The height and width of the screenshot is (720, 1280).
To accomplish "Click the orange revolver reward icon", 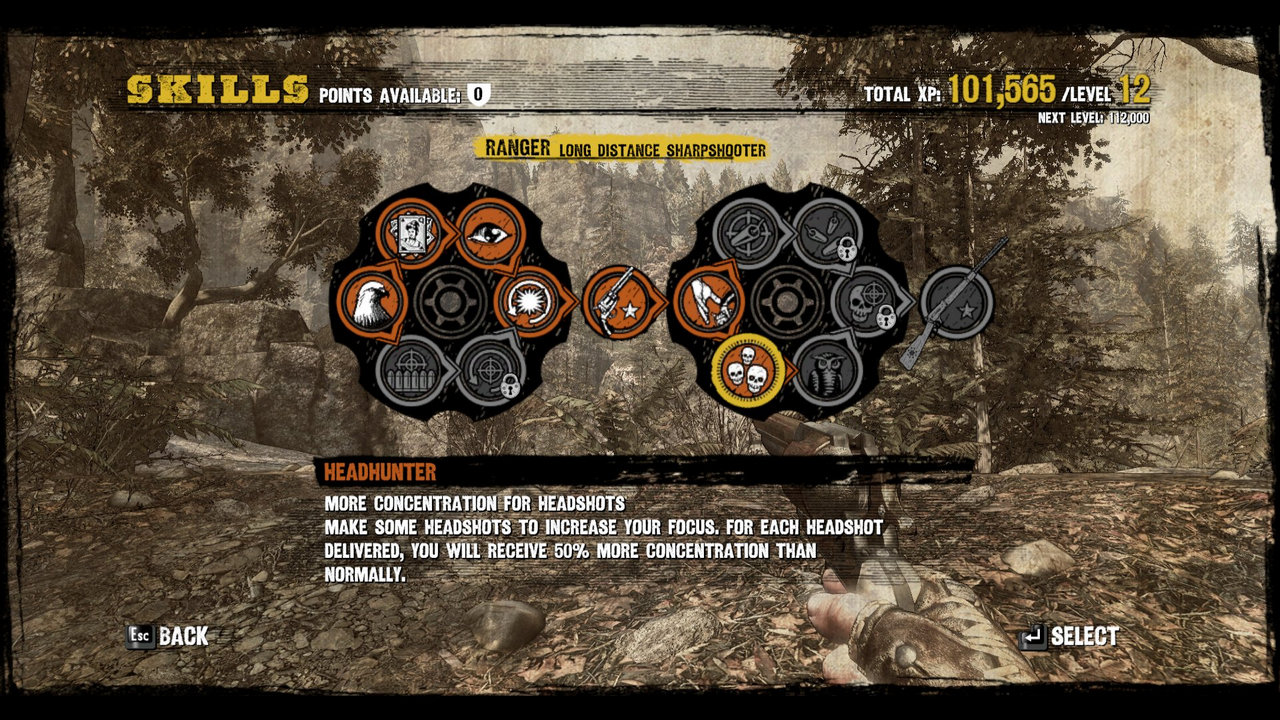I will coord(622,301).
